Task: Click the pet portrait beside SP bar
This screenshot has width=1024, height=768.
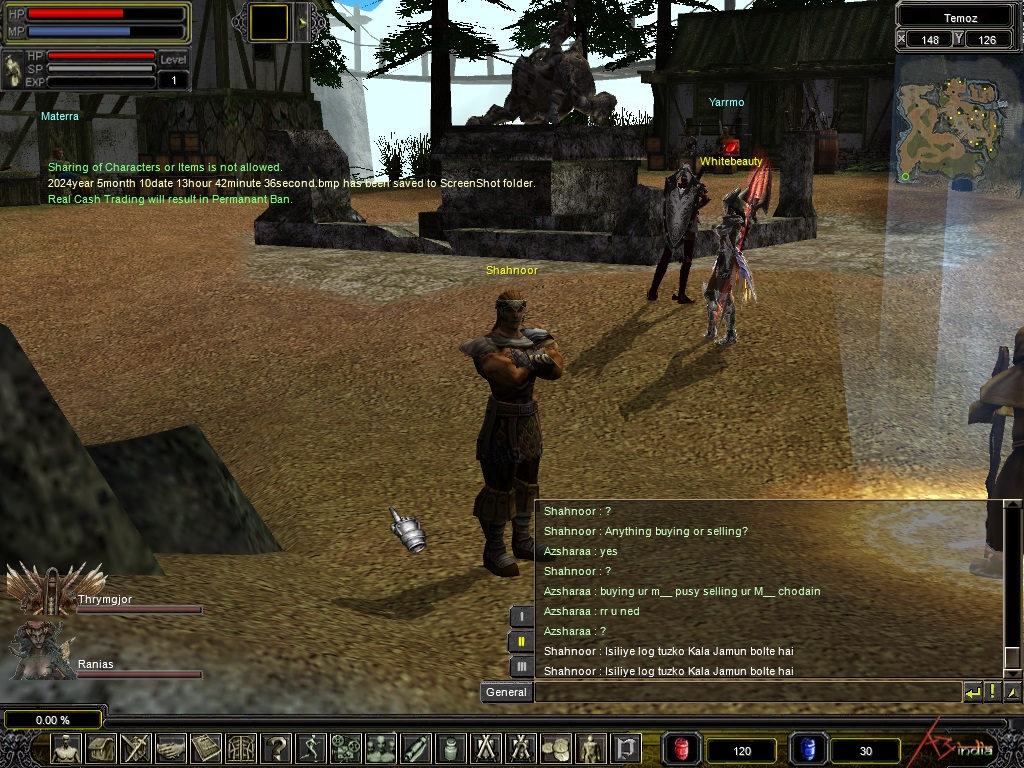Action: (x=13, y=68)
